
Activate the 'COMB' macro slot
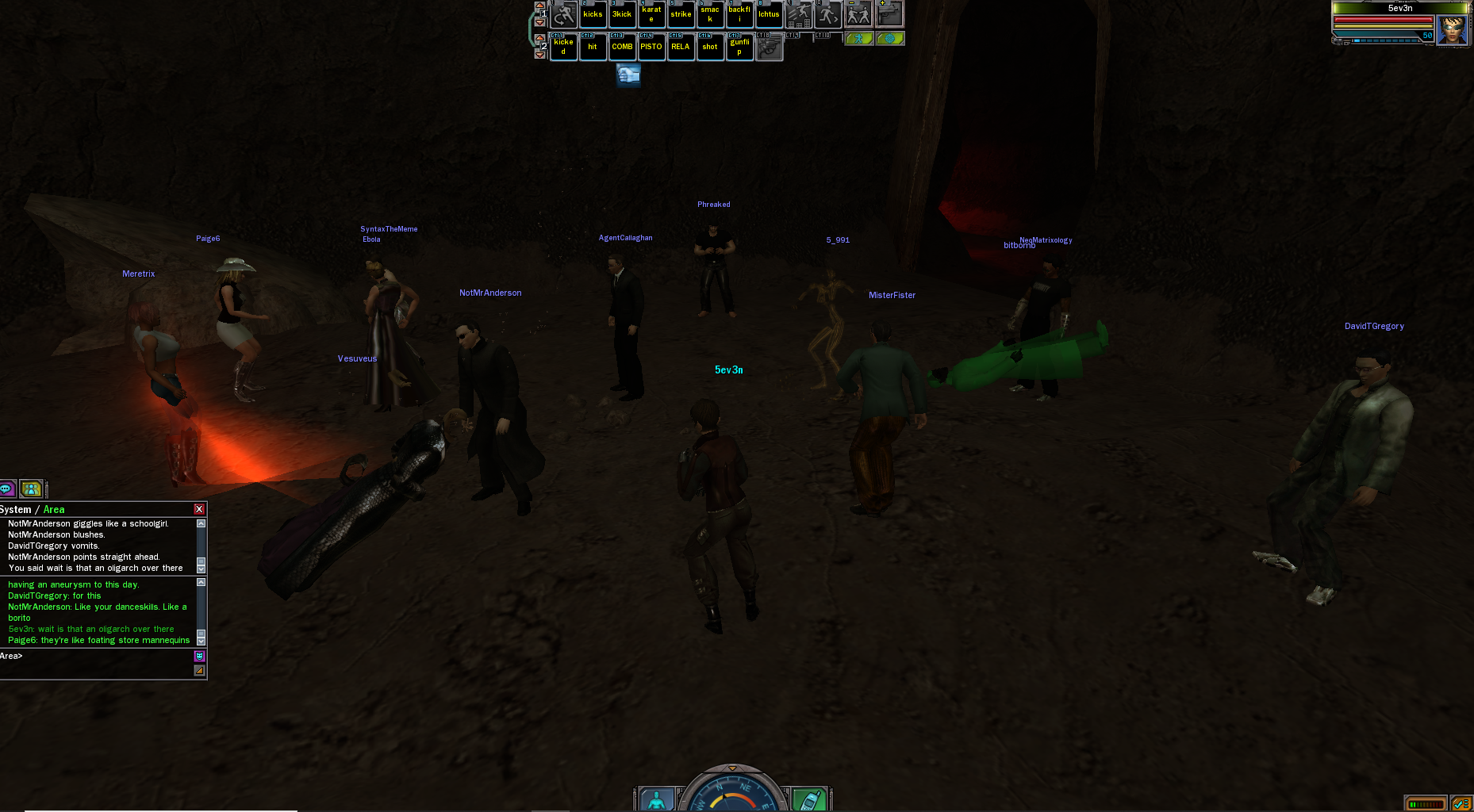coord(622,47)
